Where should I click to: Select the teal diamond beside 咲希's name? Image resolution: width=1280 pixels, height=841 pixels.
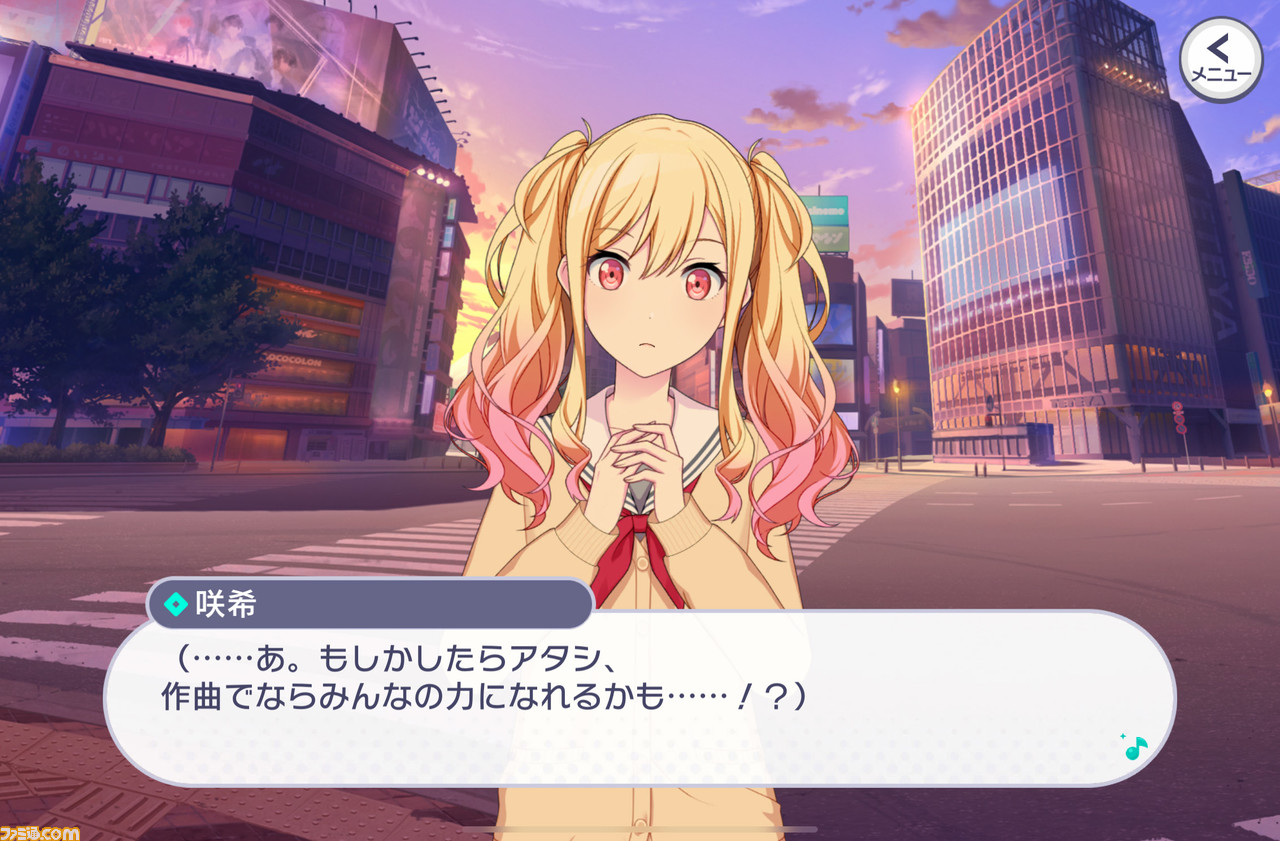click(176, 604)
